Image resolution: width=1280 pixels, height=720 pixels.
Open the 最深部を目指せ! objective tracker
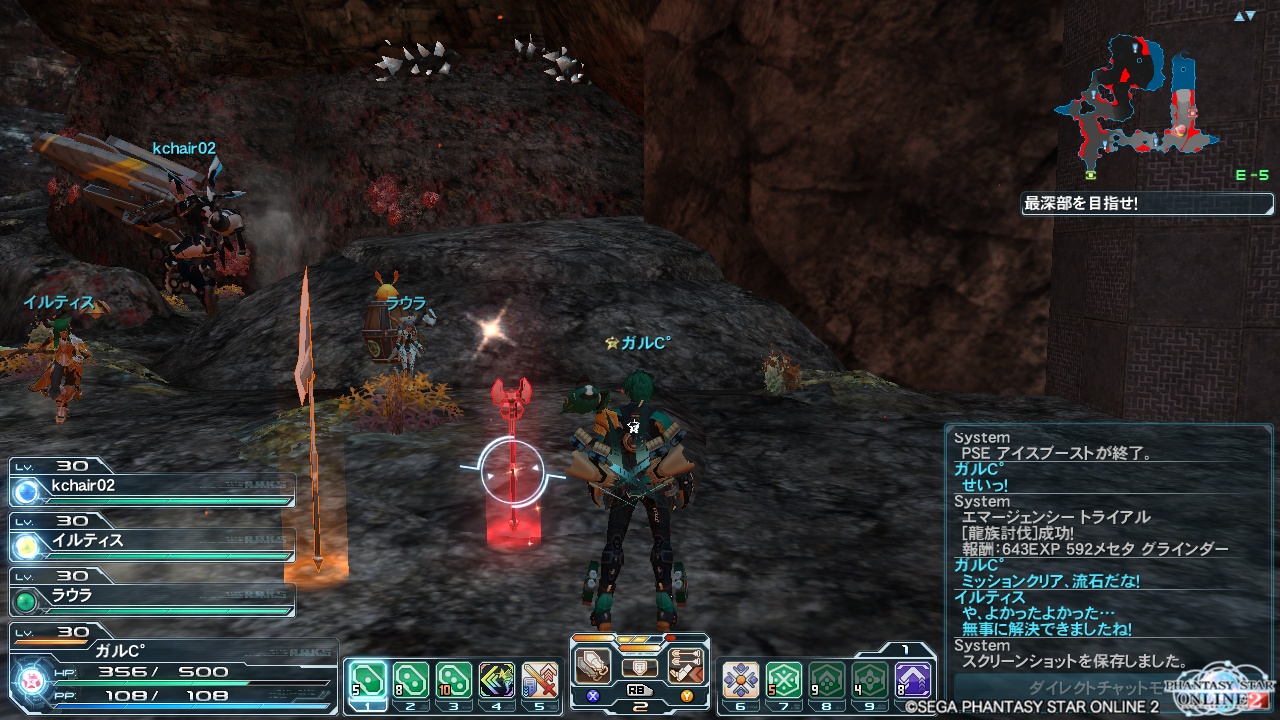[x=1147, y=204]
